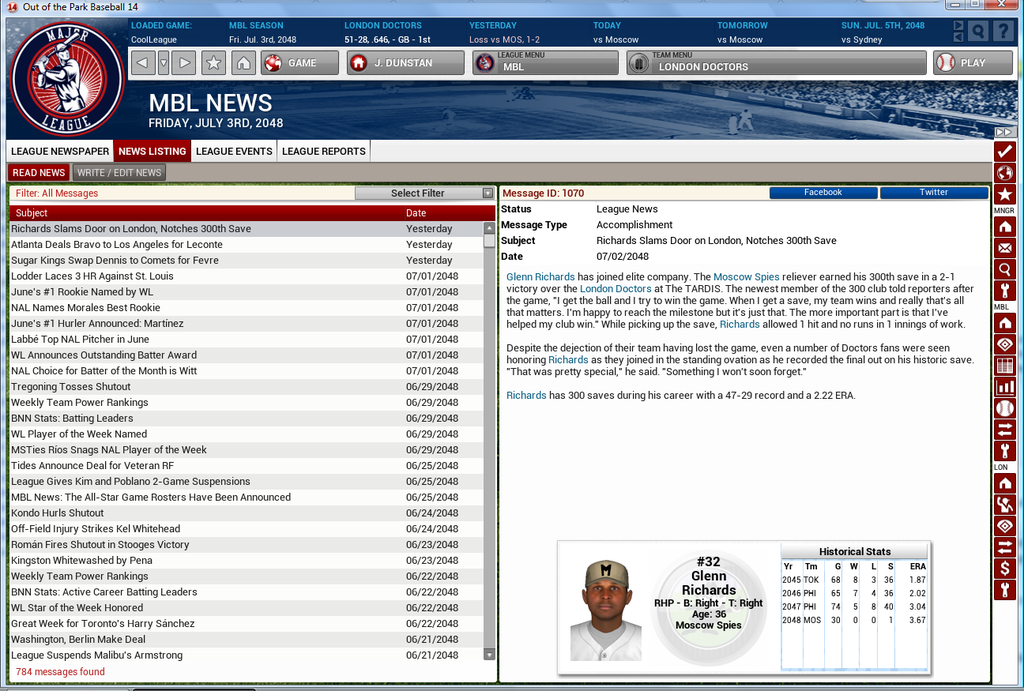Switch to the League Events tab
1024x691 pixels.
[x=234, y=151]
